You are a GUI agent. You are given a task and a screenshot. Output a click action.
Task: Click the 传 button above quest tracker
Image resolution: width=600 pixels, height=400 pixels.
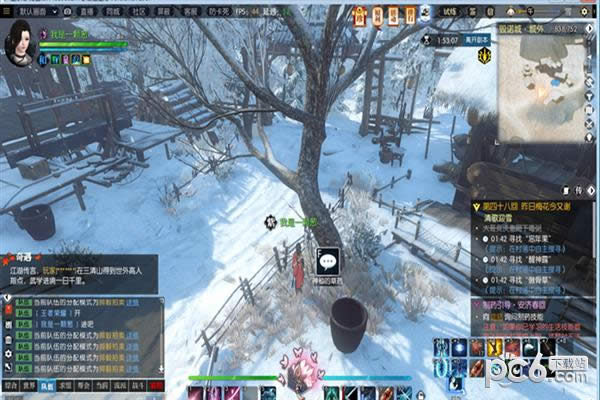pyautogui.click(x=579, y=189)
